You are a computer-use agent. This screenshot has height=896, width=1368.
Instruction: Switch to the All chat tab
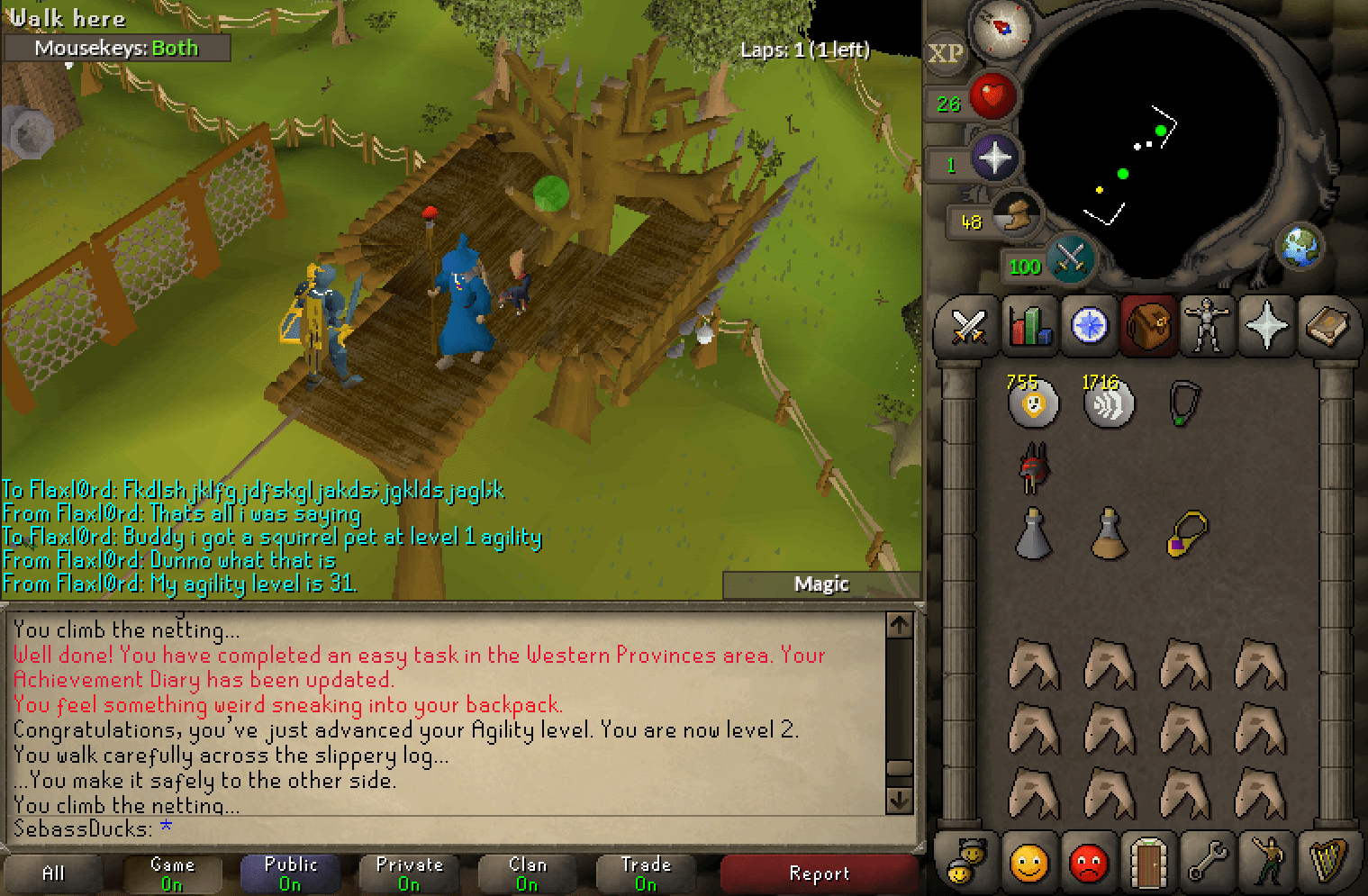54,872
